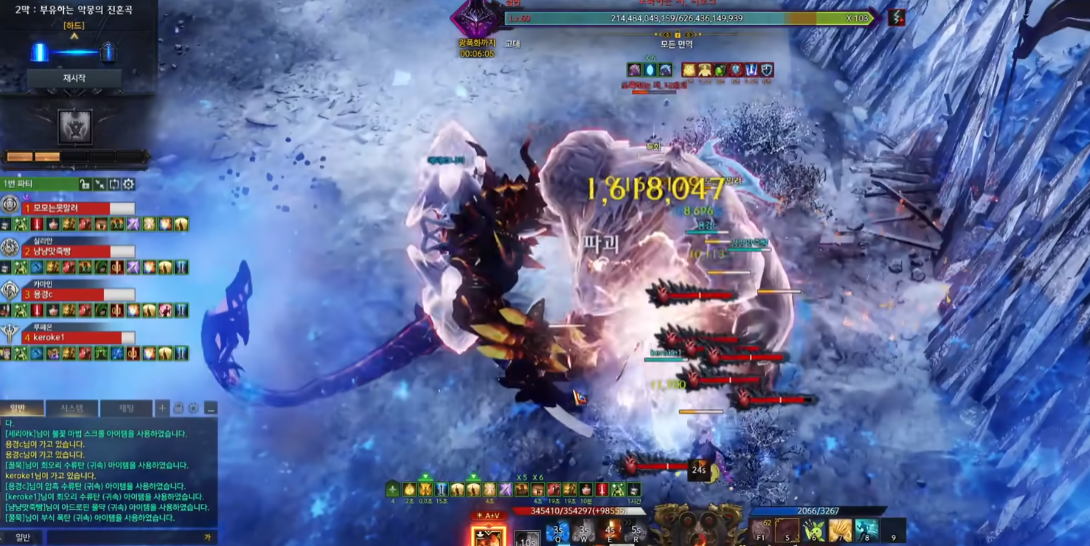Click the chat message input field
The height and width of the screenshot is (546, 1090).
click(x=120, y=538)
